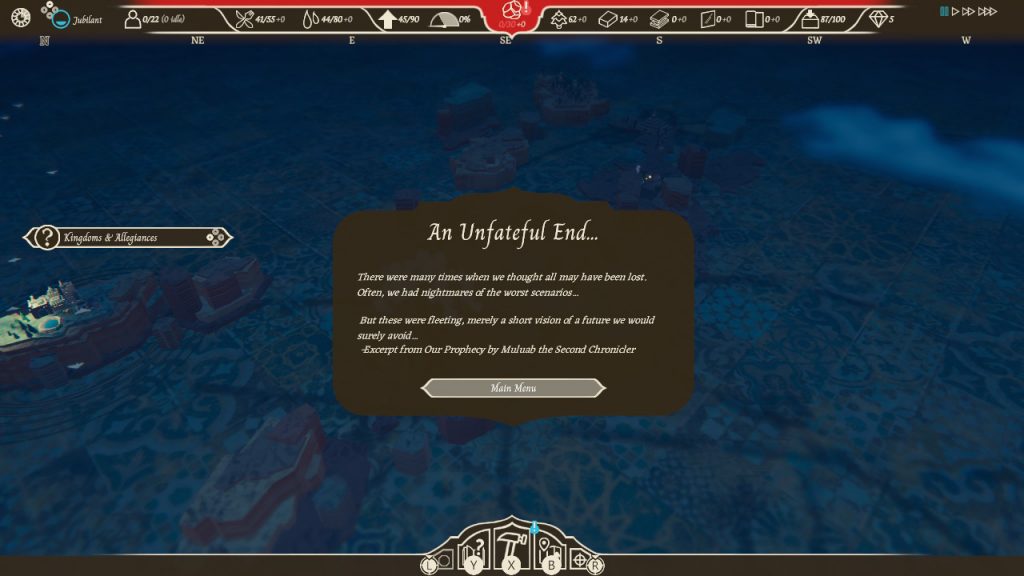Screen dimensions: 1024x576
Task: Set game speed to double fast-forward
Action: coord(969,11)
